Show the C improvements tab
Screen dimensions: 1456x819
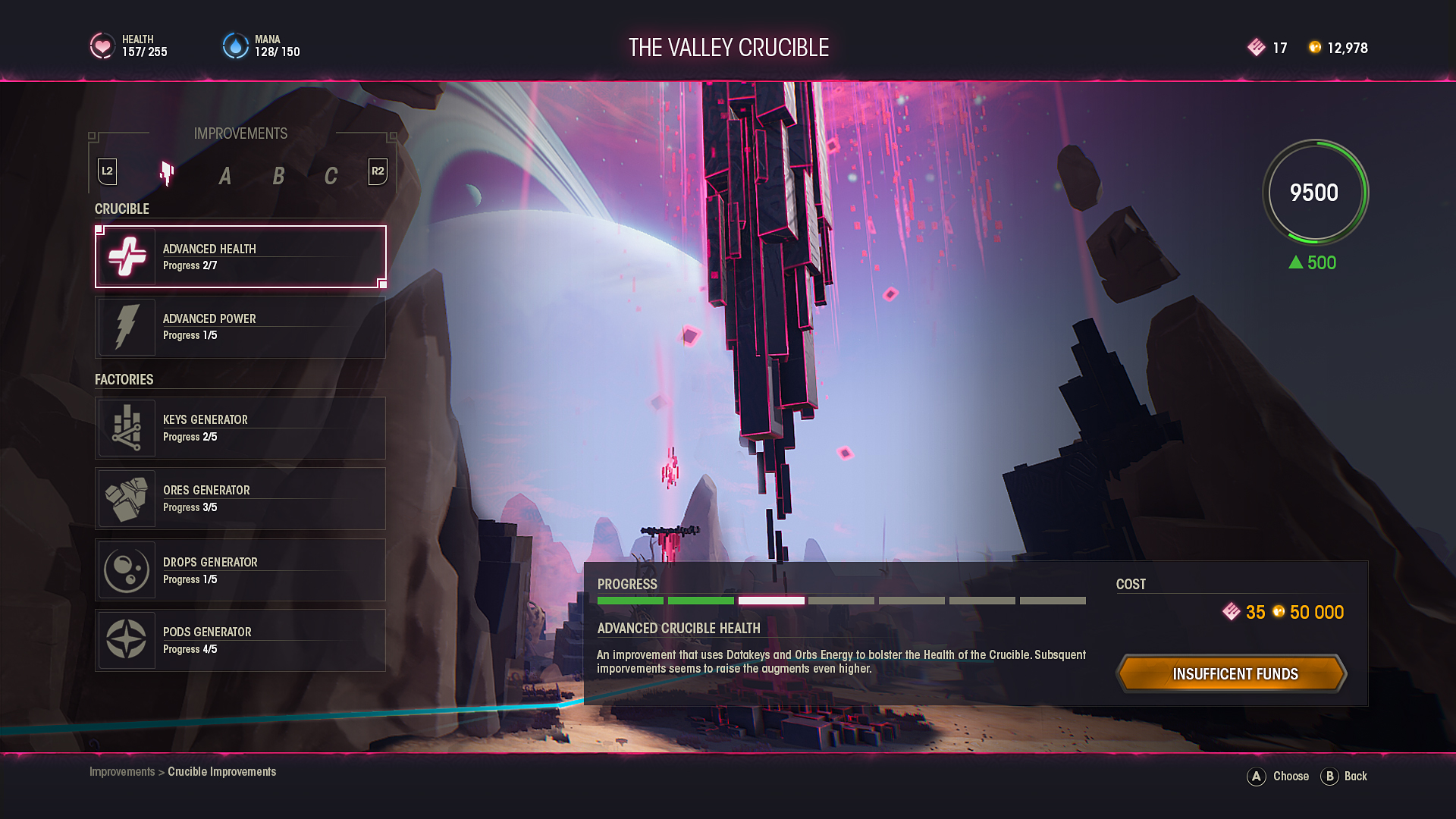tap(331, 176)
